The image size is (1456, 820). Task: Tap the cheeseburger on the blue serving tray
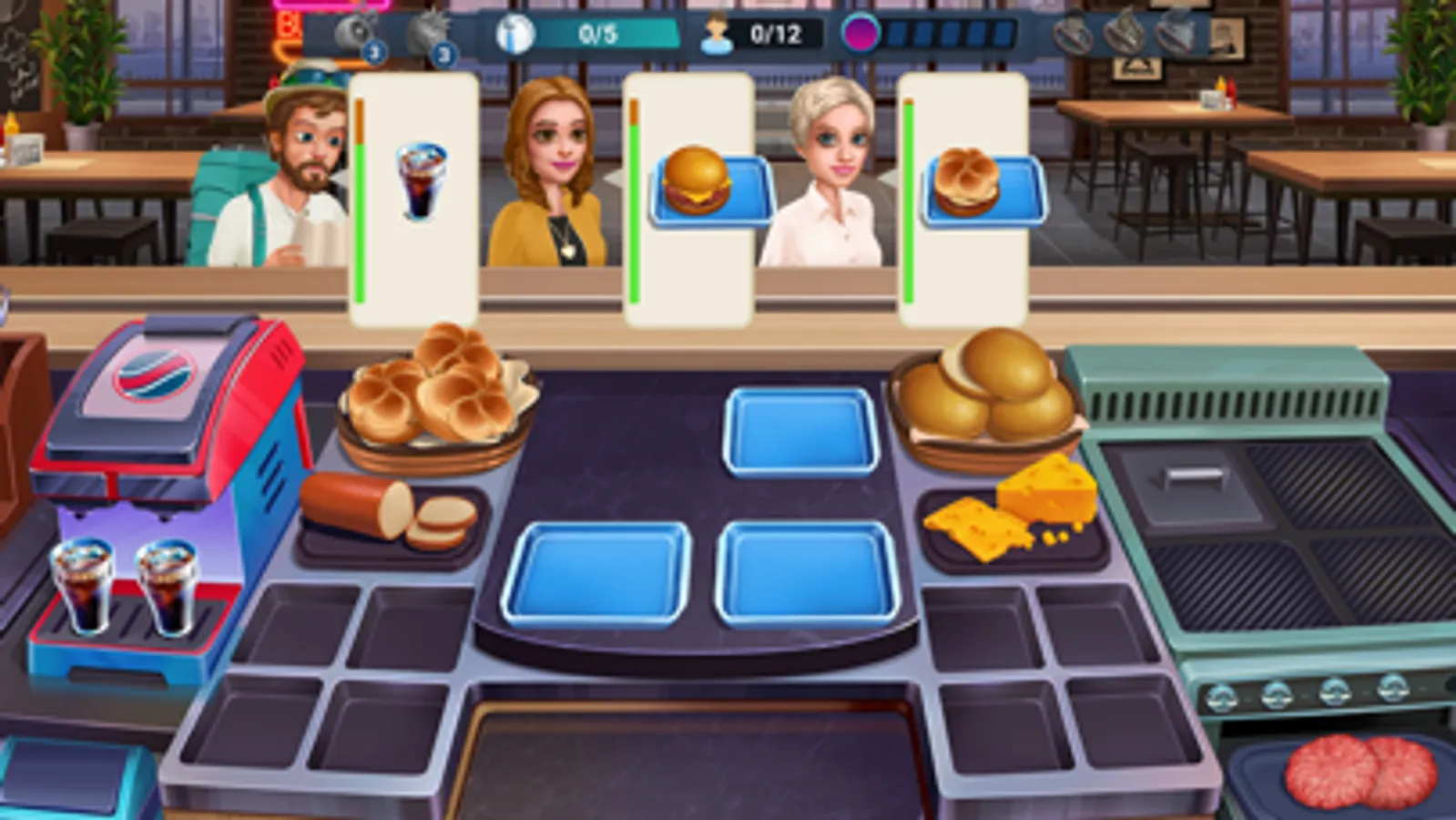(701, 182)
